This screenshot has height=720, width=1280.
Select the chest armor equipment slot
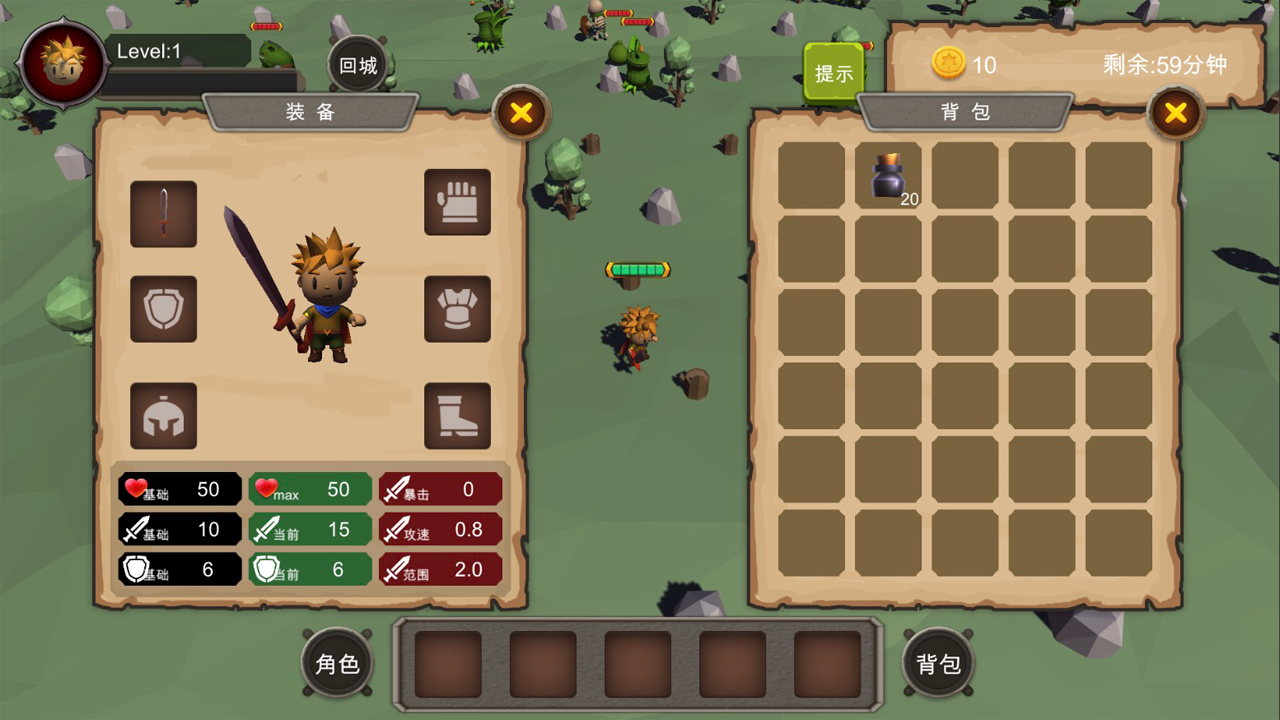pyautogui.click(x=457, y=309)
